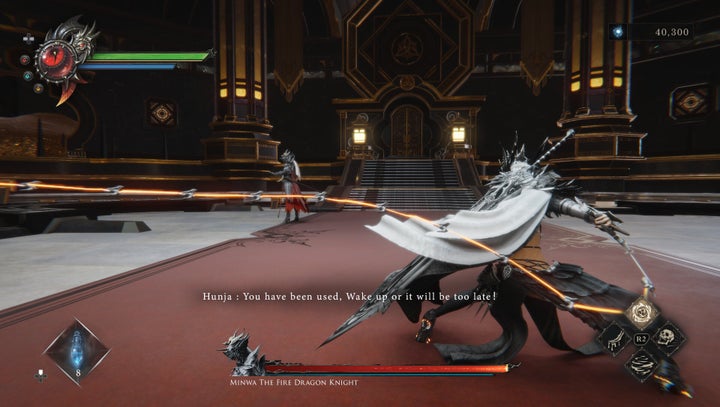Select the yellow orb beside the portrait
Viewport: 720px width, 407px height.
tap(39, 88)
